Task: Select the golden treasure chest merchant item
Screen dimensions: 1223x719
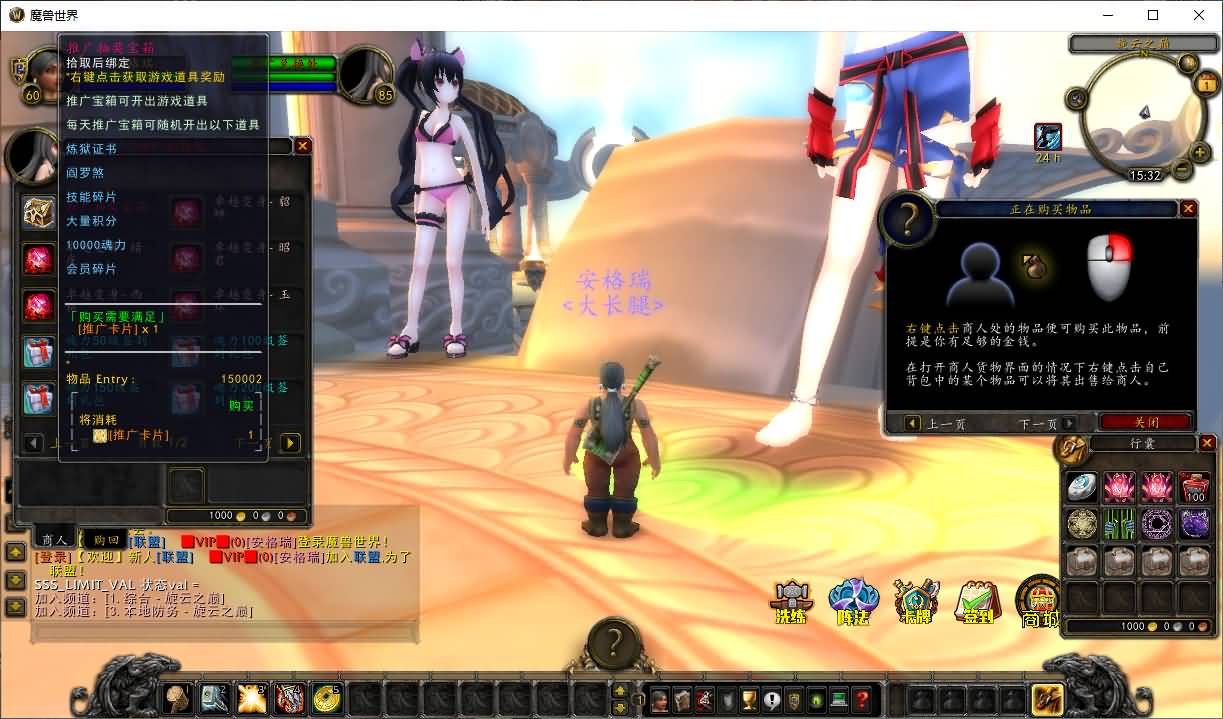Action: pyautogui.click(x=39, y=212)
